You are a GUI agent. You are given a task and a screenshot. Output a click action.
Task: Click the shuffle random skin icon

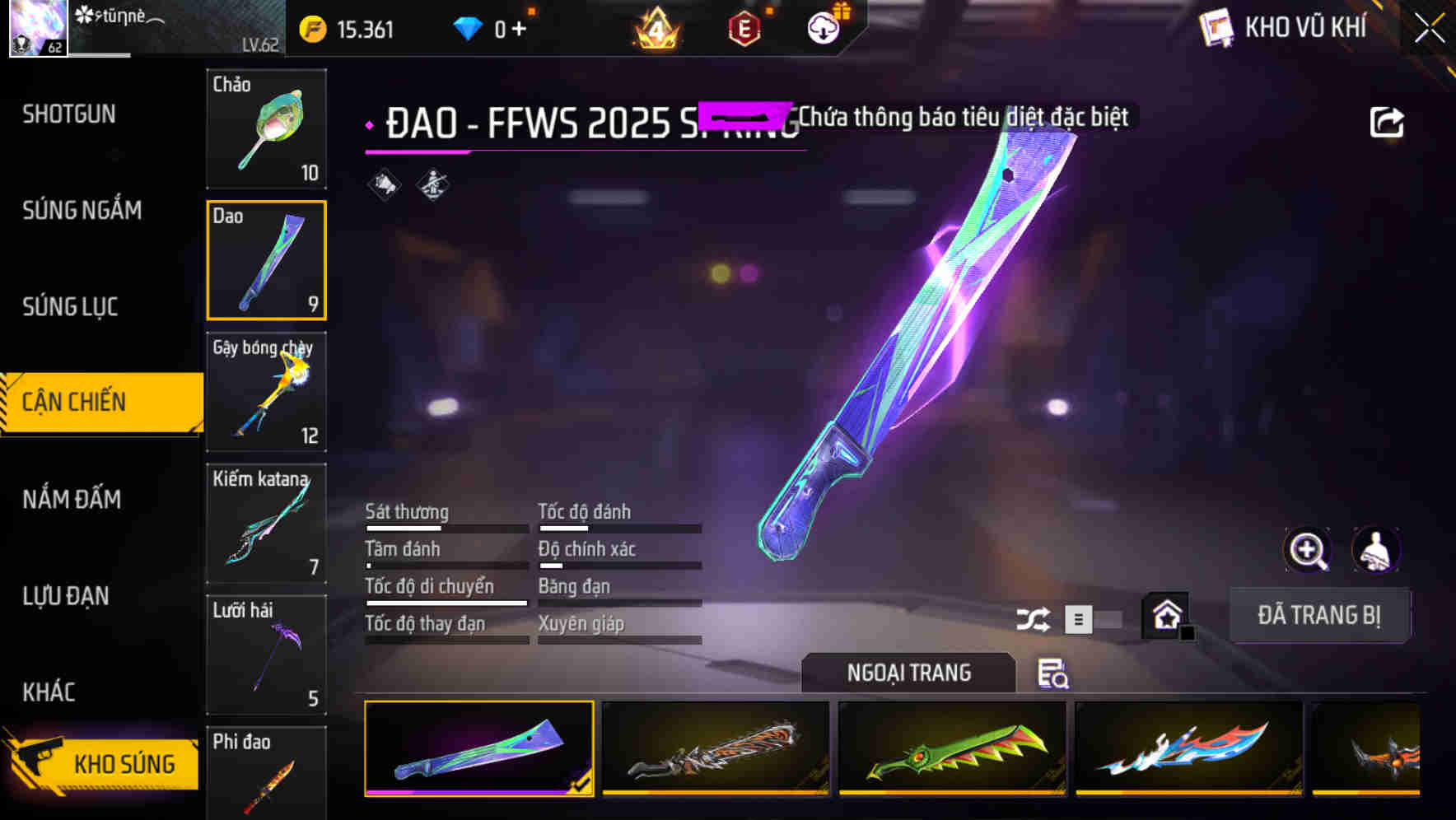[x=1034, y=617]
